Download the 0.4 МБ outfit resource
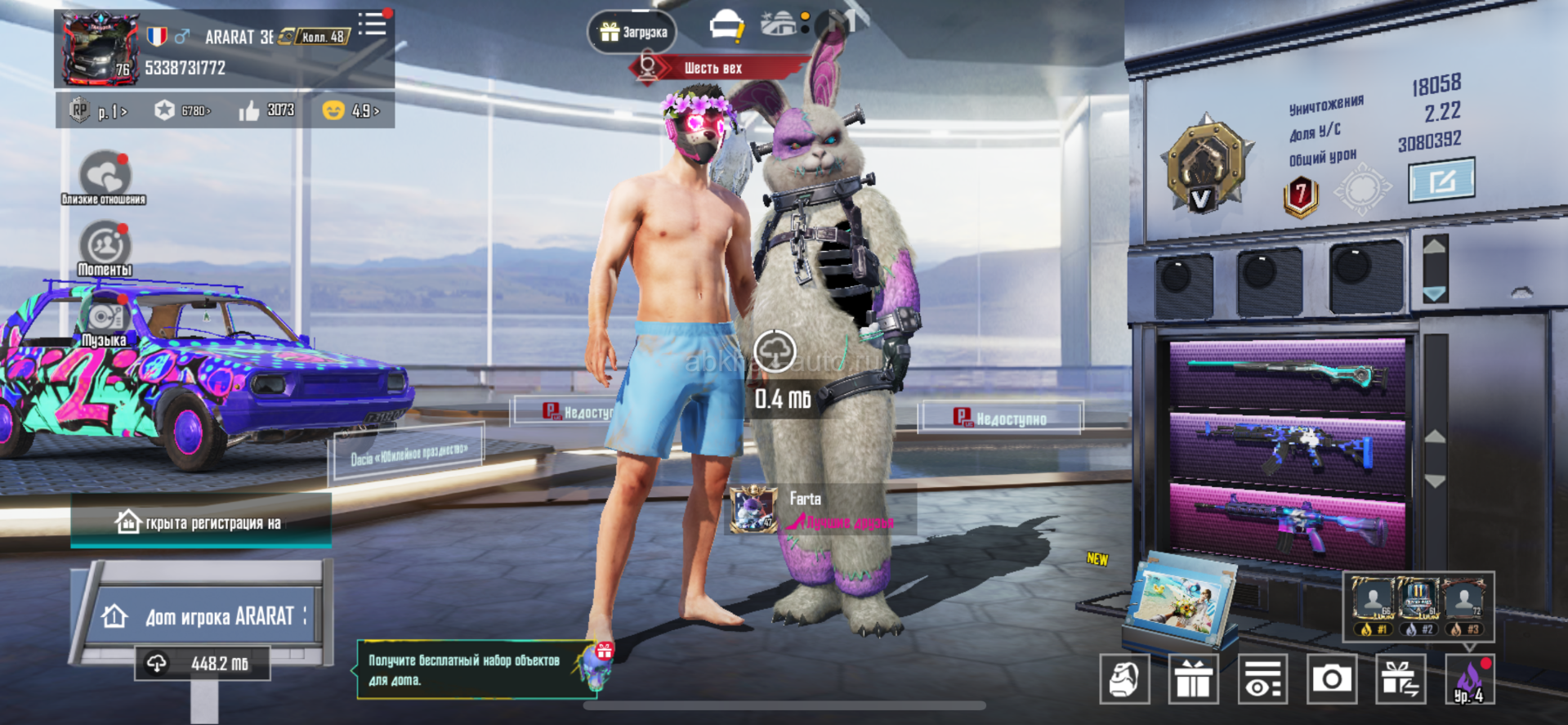Viewport: 1568px width, 725px height. (775, 352)
